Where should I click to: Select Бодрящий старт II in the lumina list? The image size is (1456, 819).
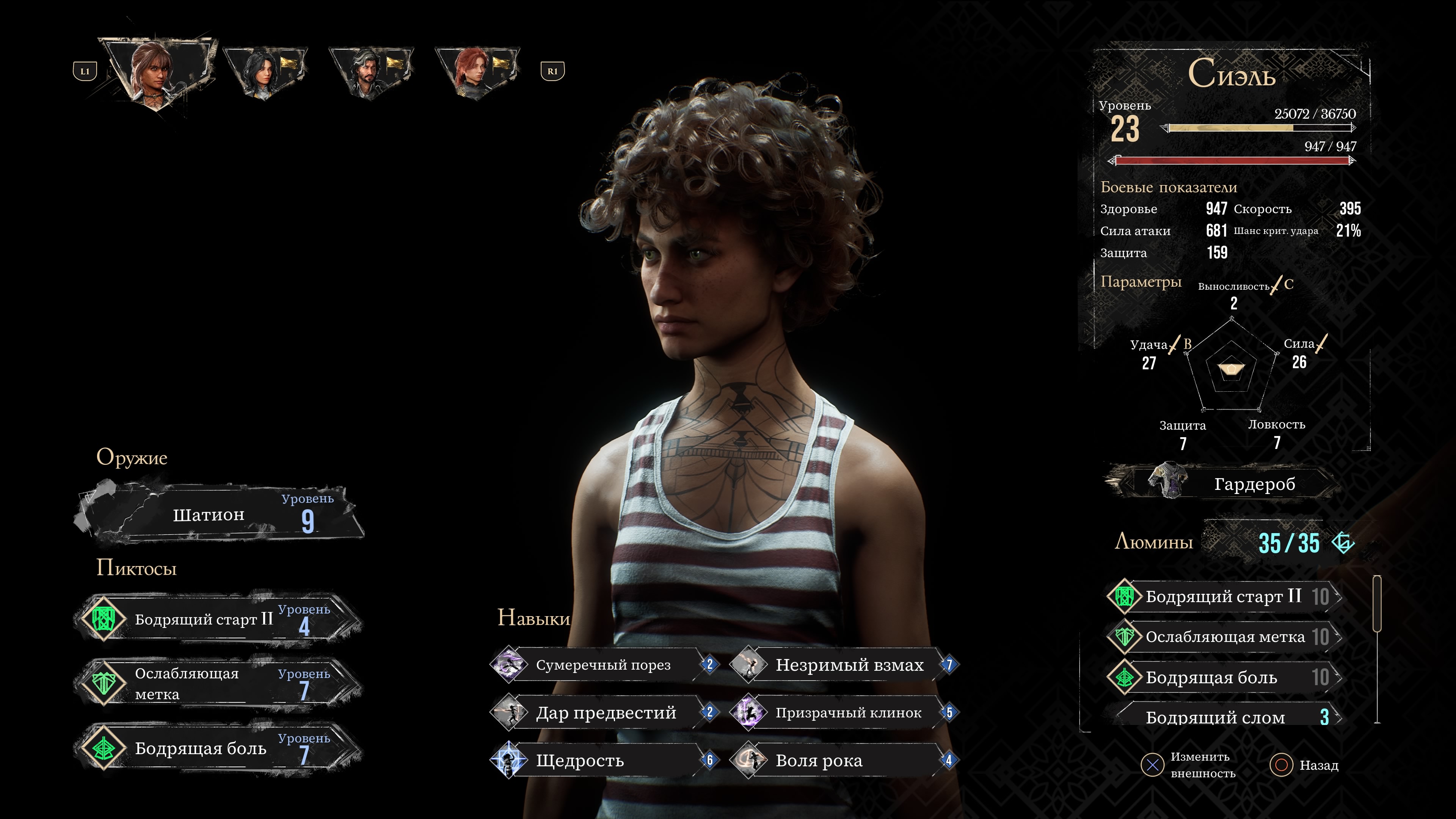click(1223, 596)
